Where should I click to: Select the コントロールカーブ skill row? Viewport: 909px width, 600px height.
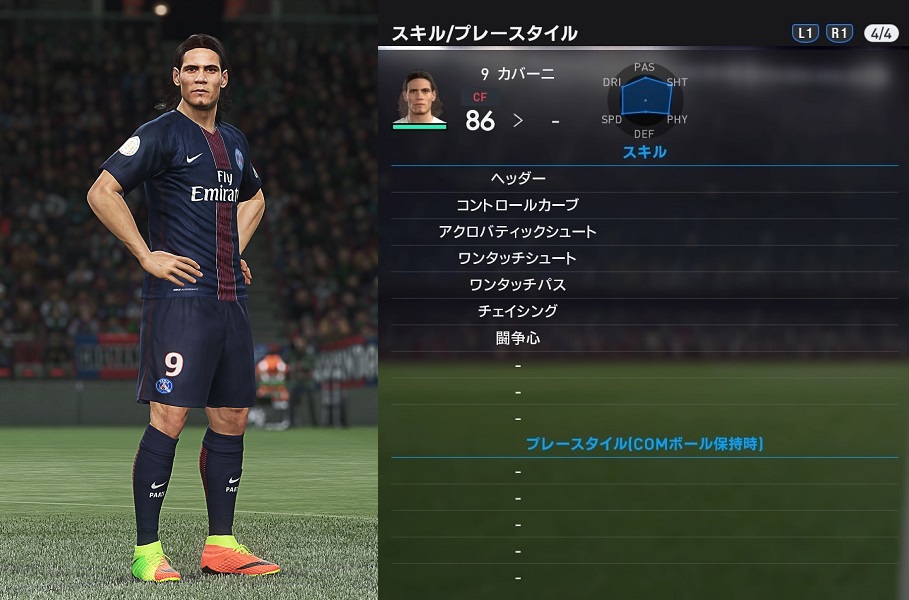pos(518,205)
